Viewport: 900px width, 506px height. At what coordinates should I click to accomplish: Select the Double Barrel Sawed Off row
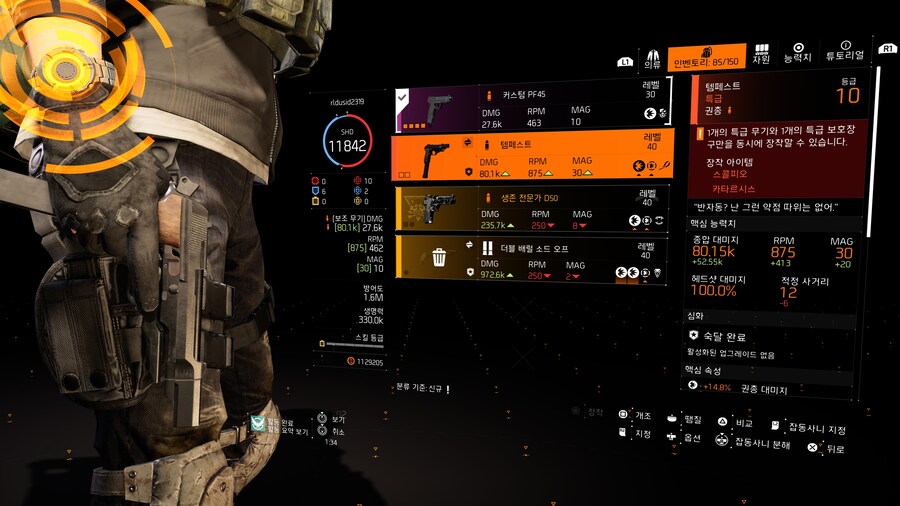point(530,259)
